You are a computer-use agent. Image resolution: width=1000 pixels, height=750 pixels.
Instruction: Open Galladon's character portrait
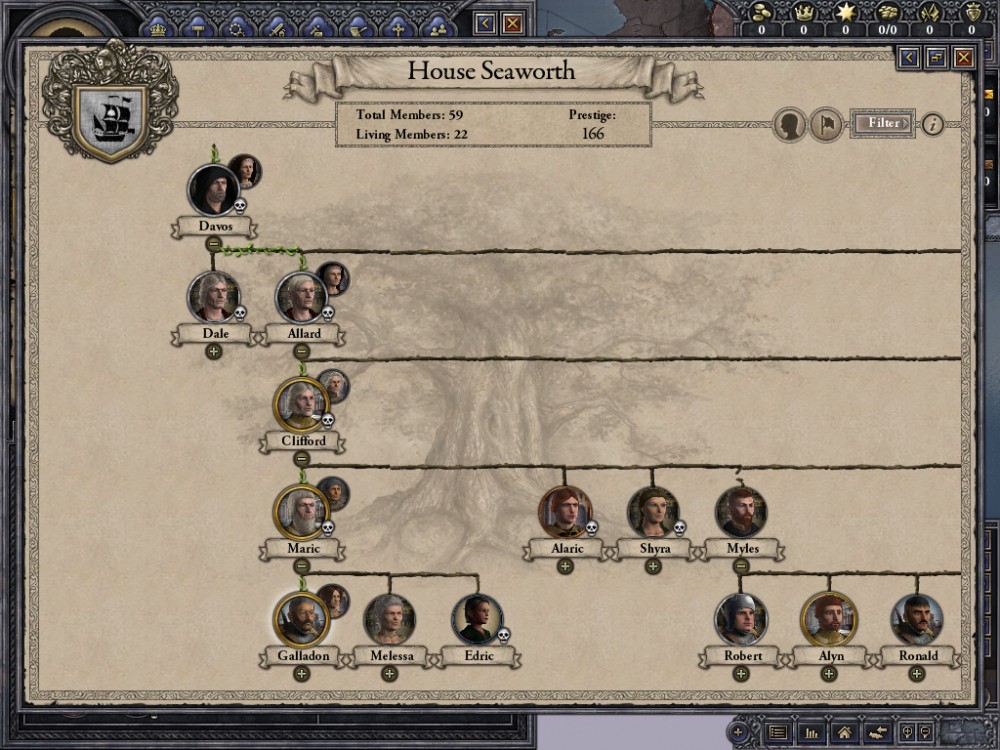coord(301,619)
